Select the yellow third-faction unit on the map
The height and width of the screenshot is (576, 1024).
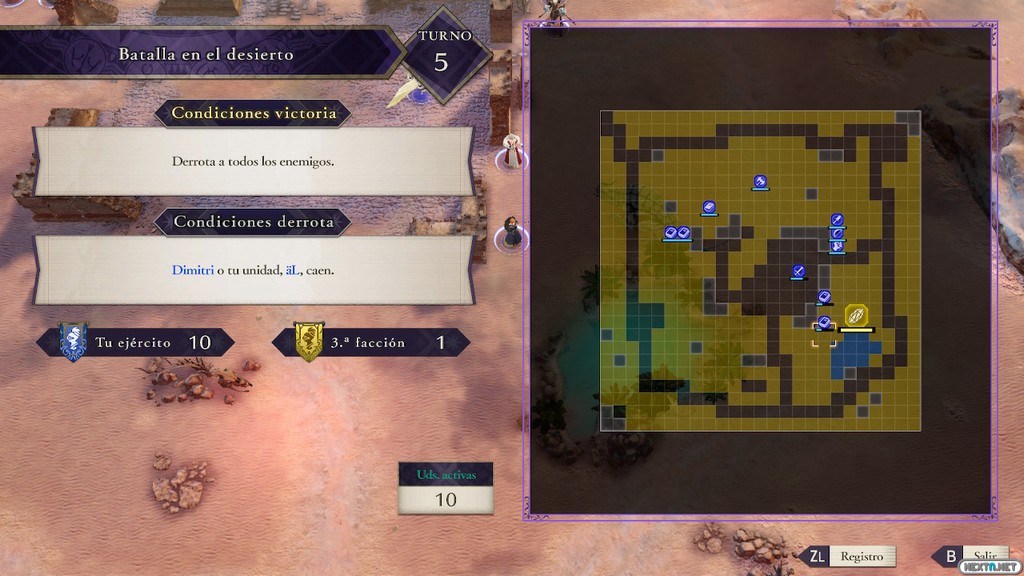856,315
